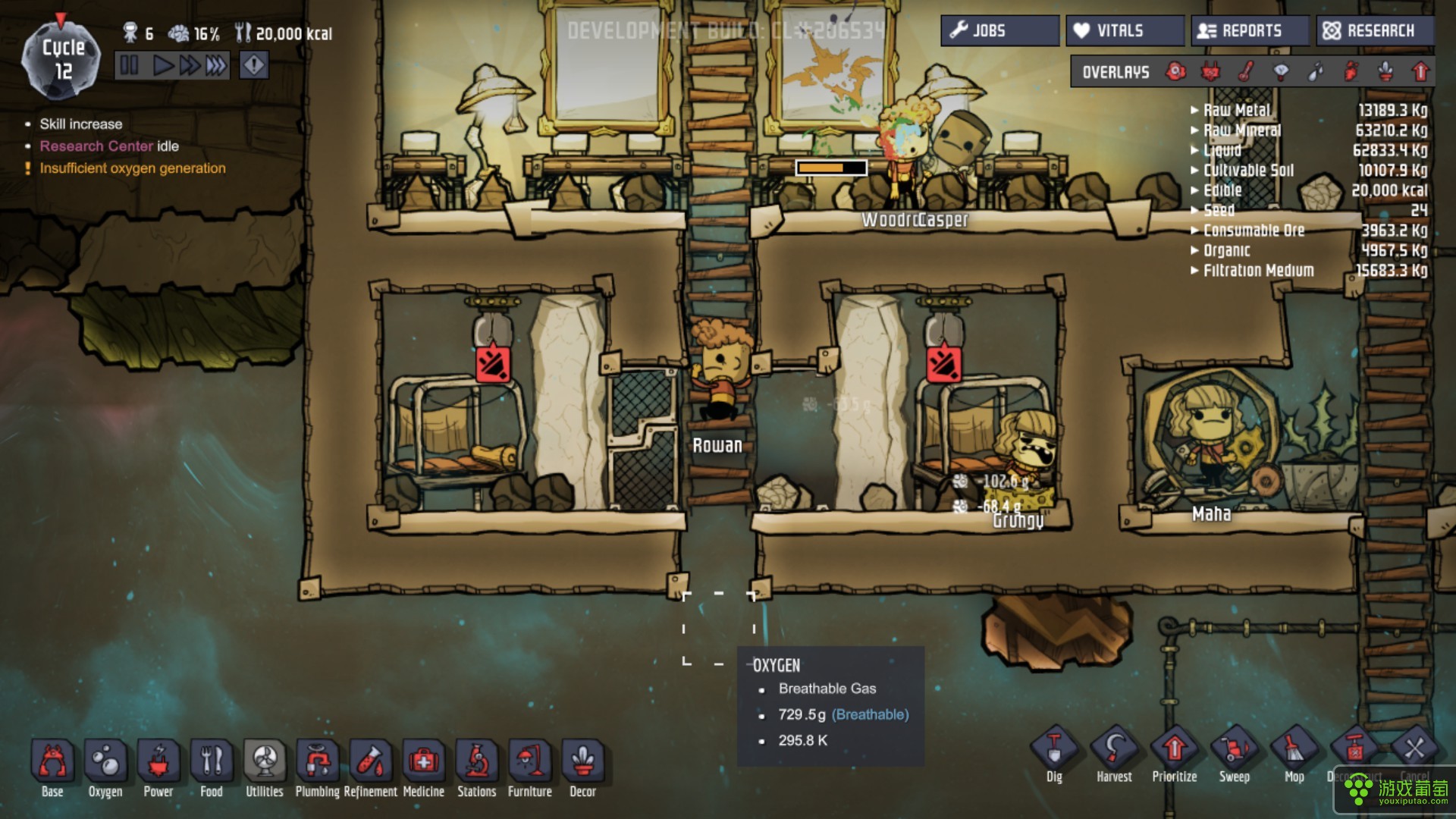The width and height of the screenshot is (1456, 819).
Task: Toggle the red alert exclamation button
Action: coord(253,66)
